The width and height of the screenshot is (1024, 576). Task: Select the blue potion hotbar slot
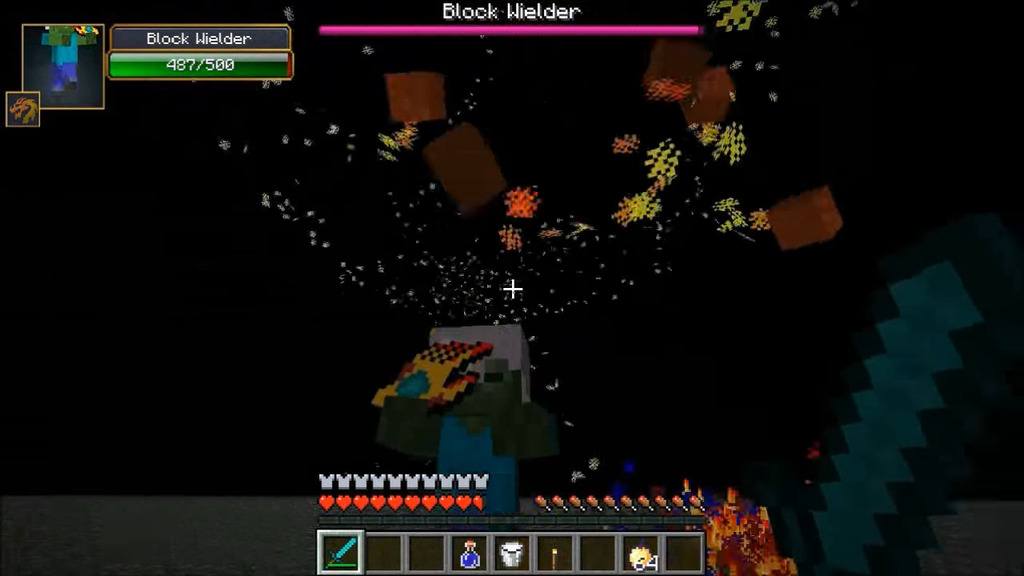point(469,553)
